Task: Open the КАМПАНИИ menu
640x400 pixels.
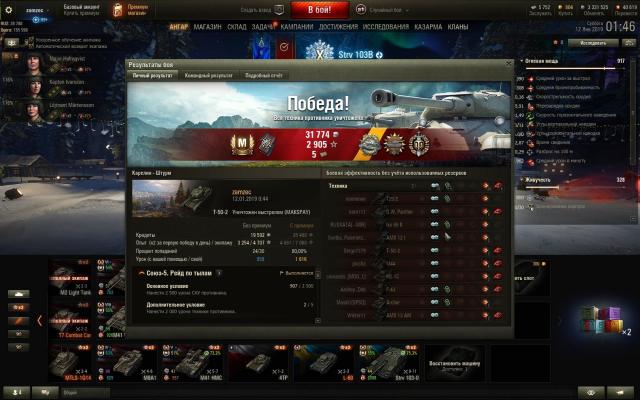Action: click(297, 27)
